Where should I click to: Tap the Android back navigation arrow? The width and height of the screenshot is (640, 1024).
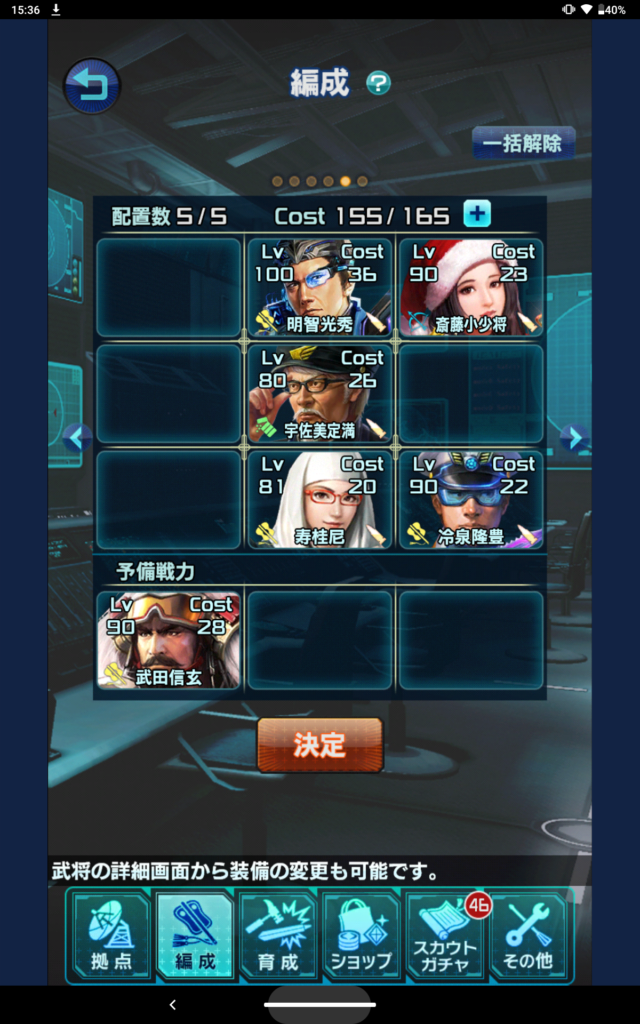tap(172, 1004)
